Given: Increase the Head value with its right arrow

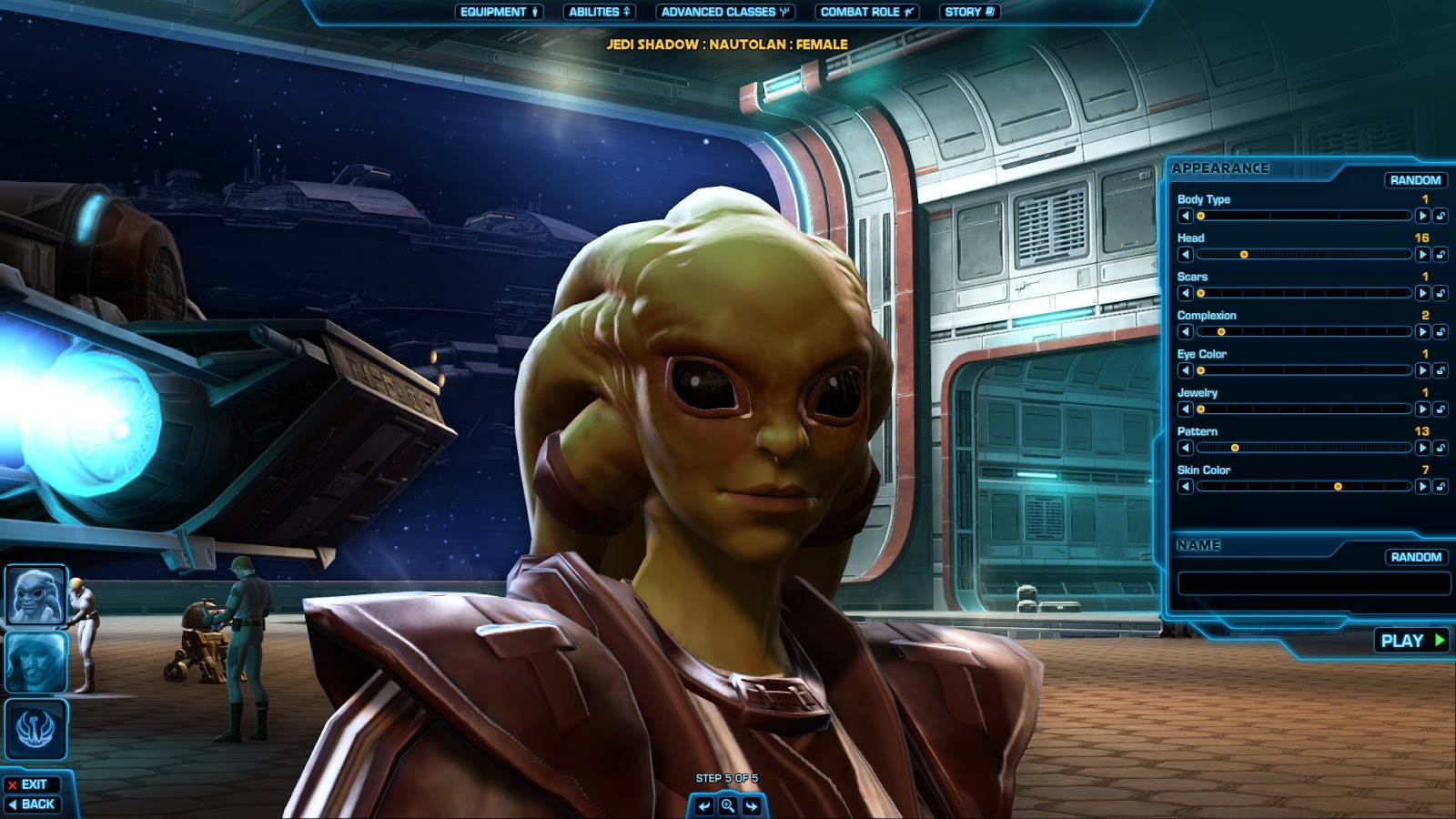Looking at the screenshot, I should pyautogui.click(x=1421, y=257).
